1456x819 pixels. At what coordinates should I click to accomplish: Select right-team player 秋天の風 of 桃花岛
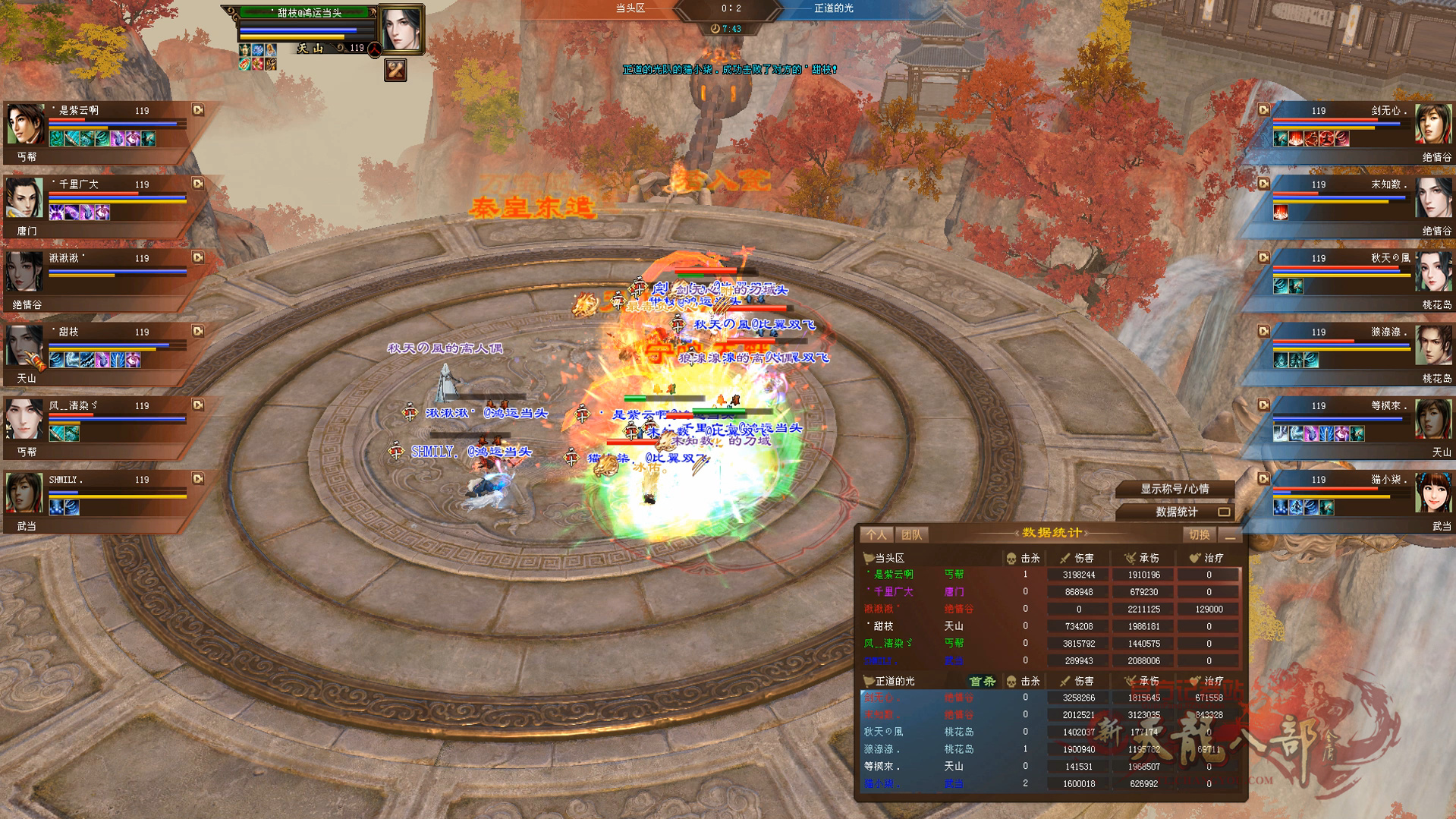coord(1432,272)
